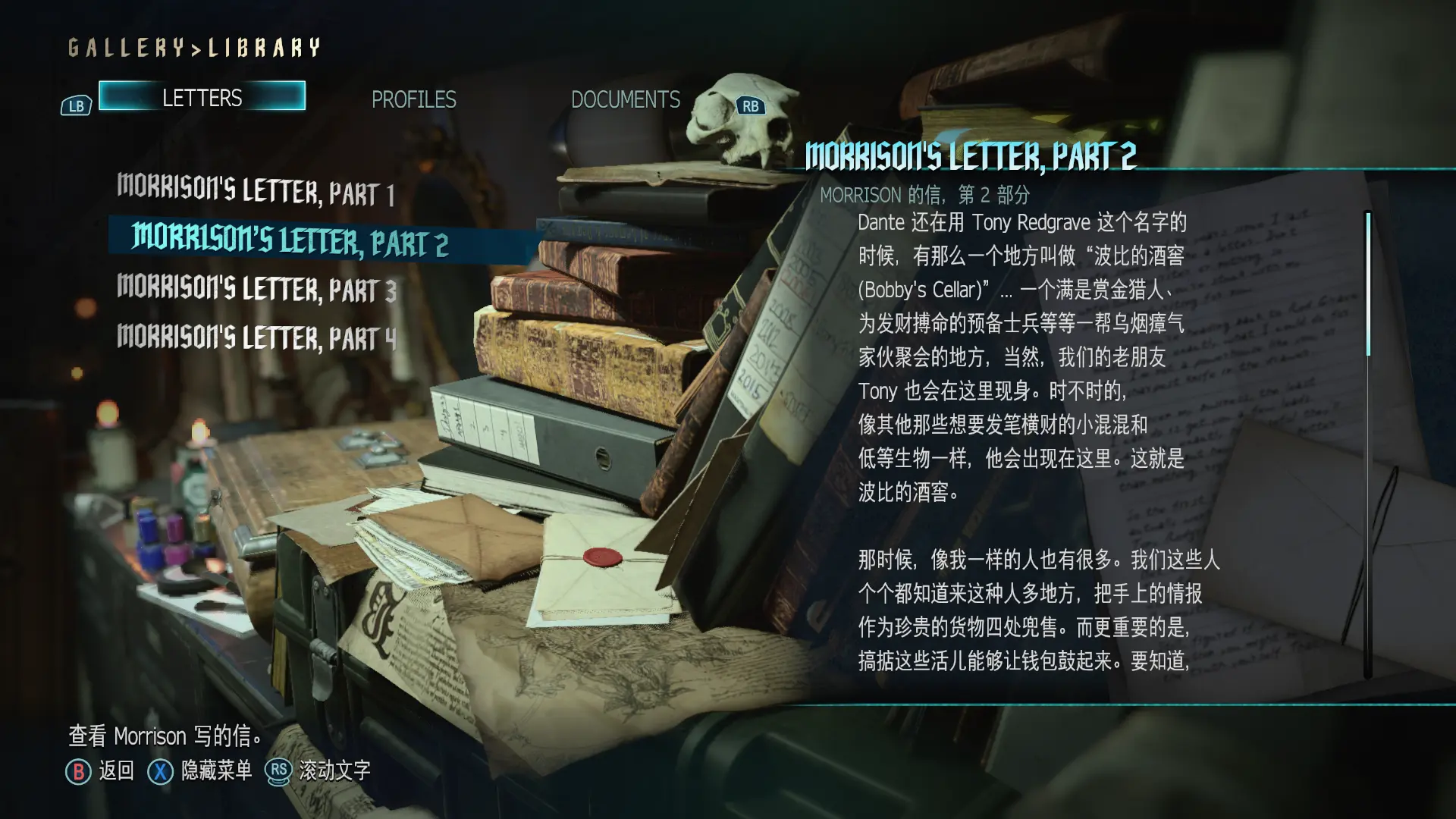The height and width of the screenshot is (819, 1456).
Task: Select Morrison's Letter, Part 1
Action: click(256, 190)
